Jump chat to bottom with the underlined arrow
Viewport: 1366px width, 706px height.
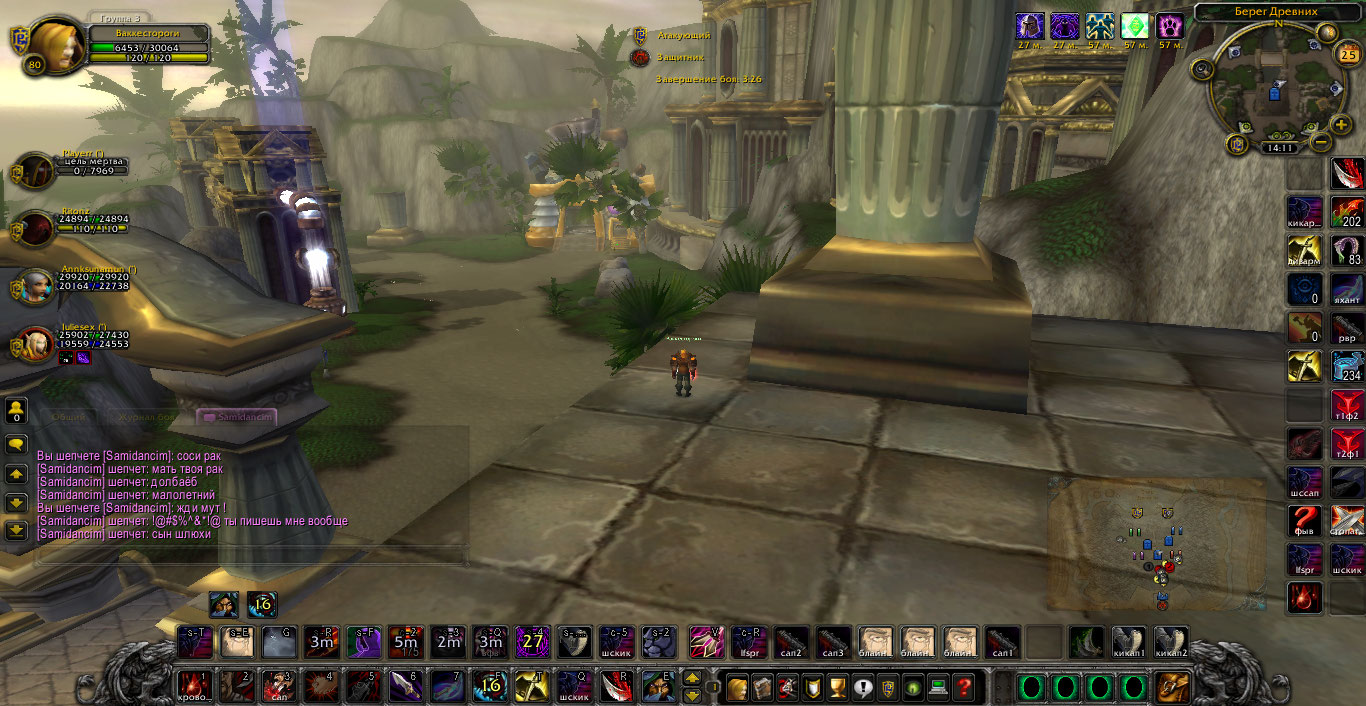[16, 530]
